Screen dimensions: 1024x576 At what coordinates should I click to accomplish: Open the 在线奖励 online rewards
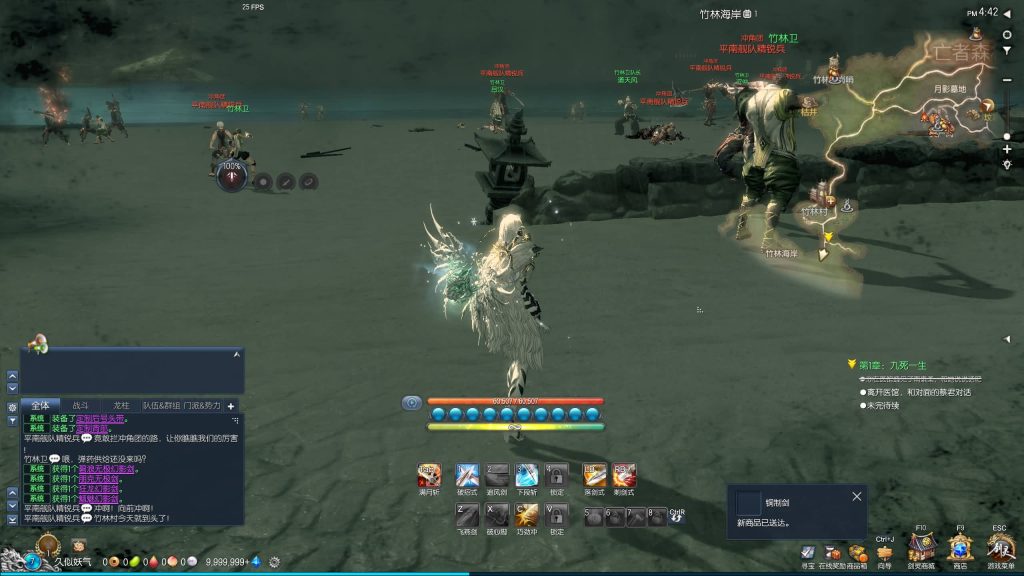(x=832, y=554)
